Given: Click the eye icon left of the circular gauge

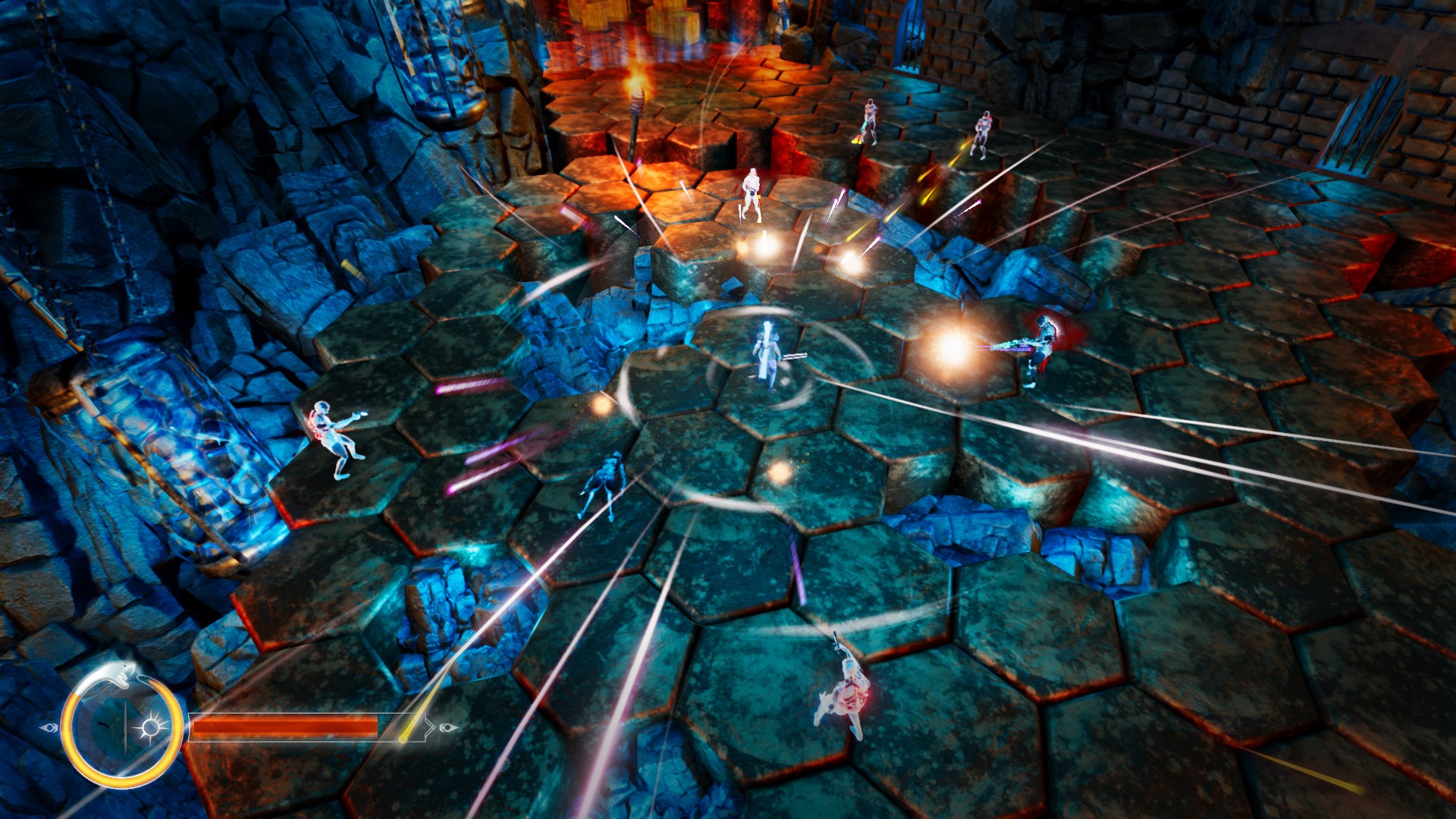Looking at the screenshot, I should pos(50,727).
